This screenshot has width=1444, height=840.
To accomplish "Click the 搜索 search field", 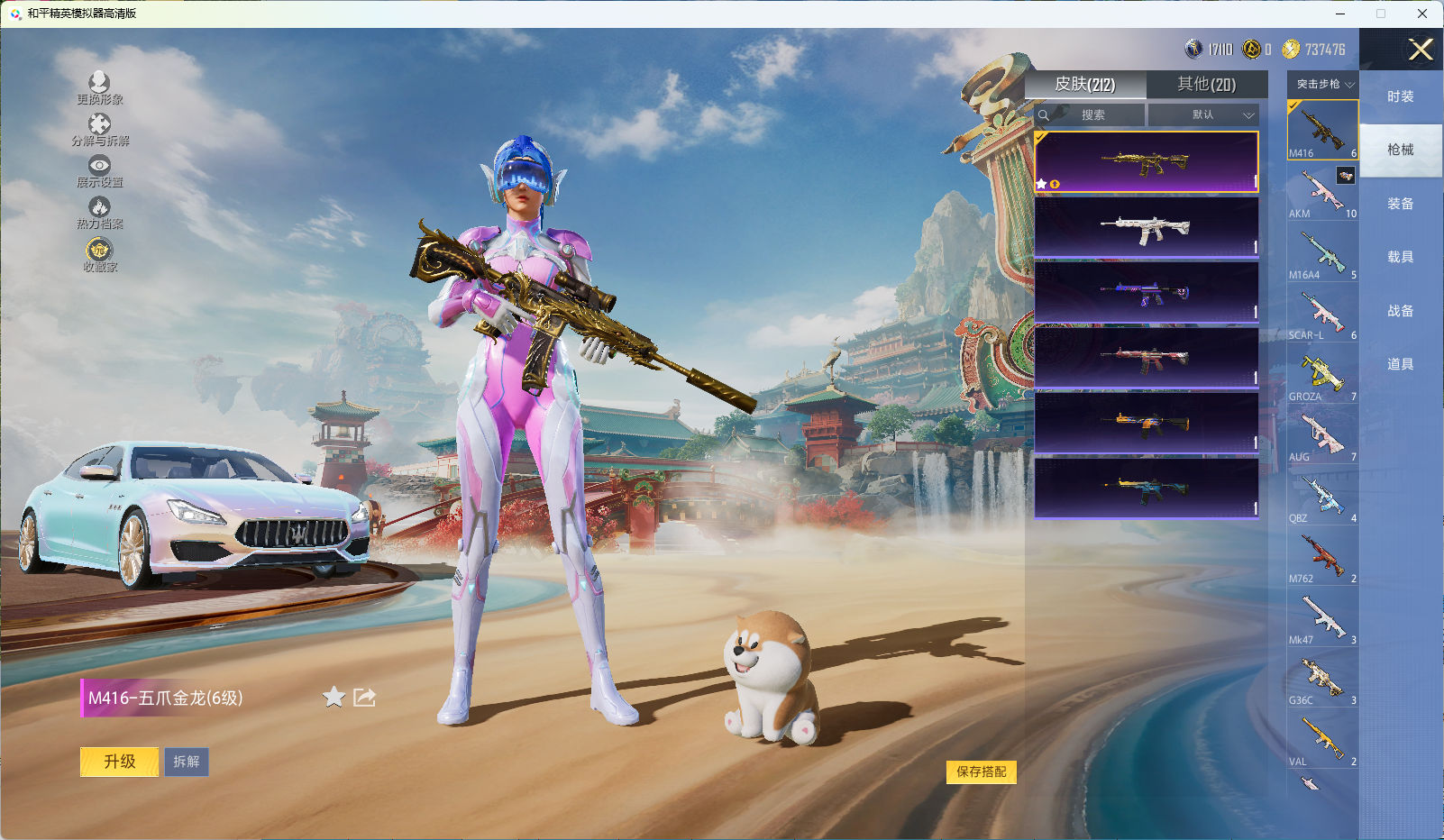I will pyautogui.click(x=1092, y=115).
